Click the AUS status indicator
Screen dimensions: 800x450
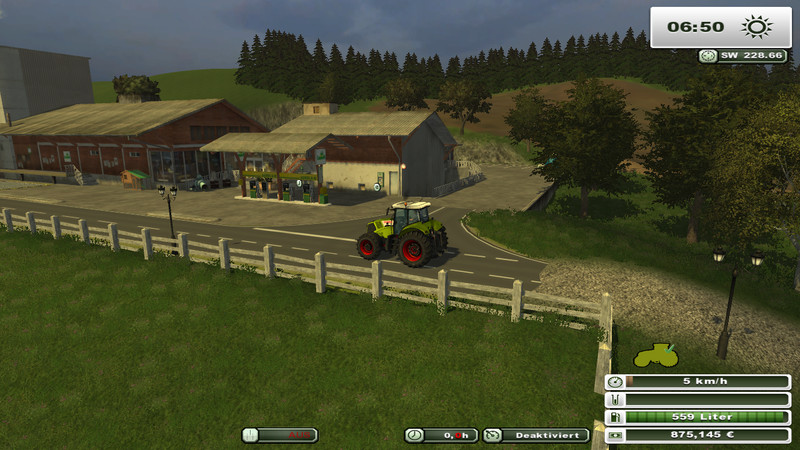point(279,435)
